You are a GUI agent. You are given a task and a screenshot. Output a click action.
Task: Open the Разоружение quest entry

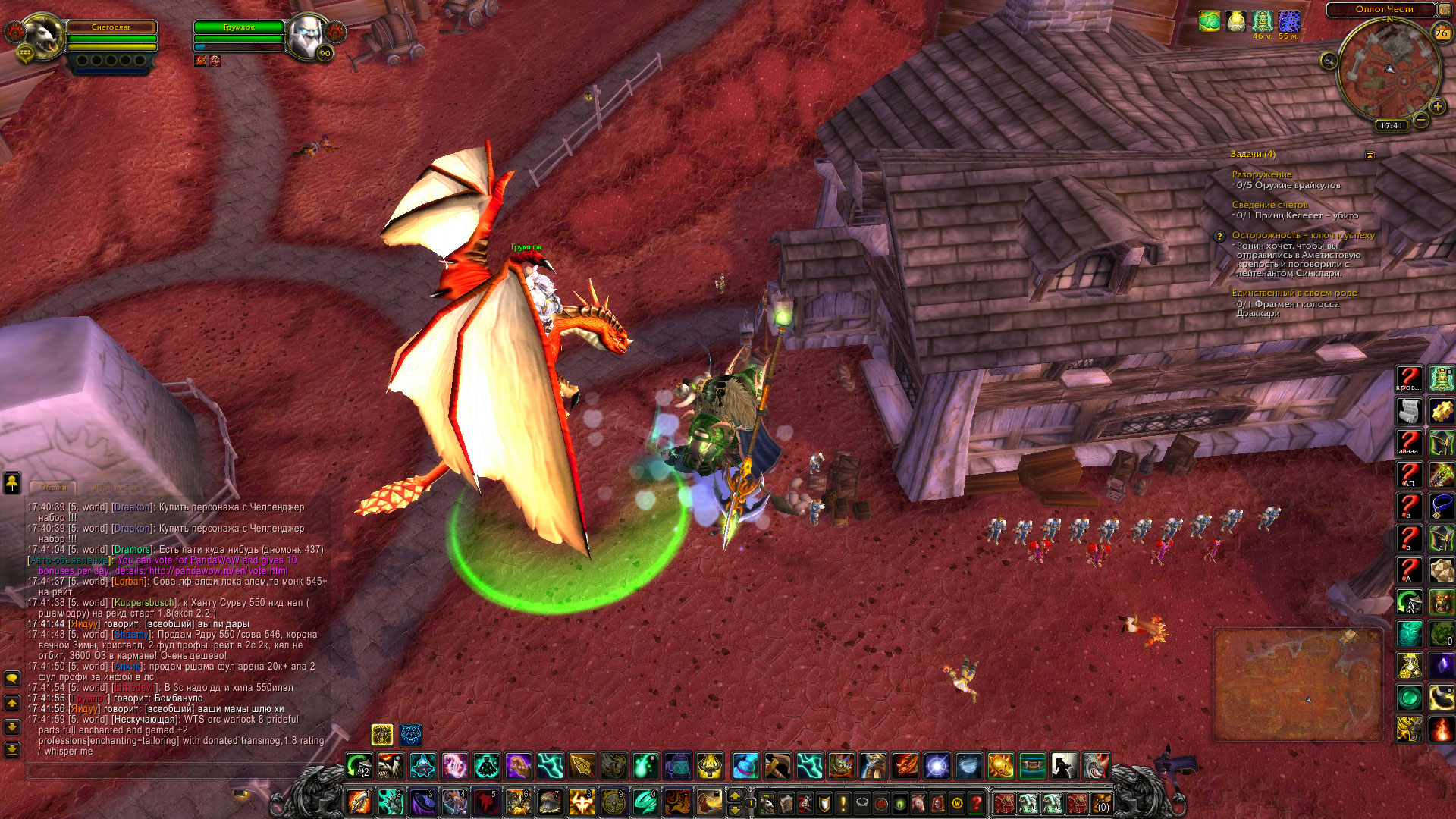point(1261,174)
